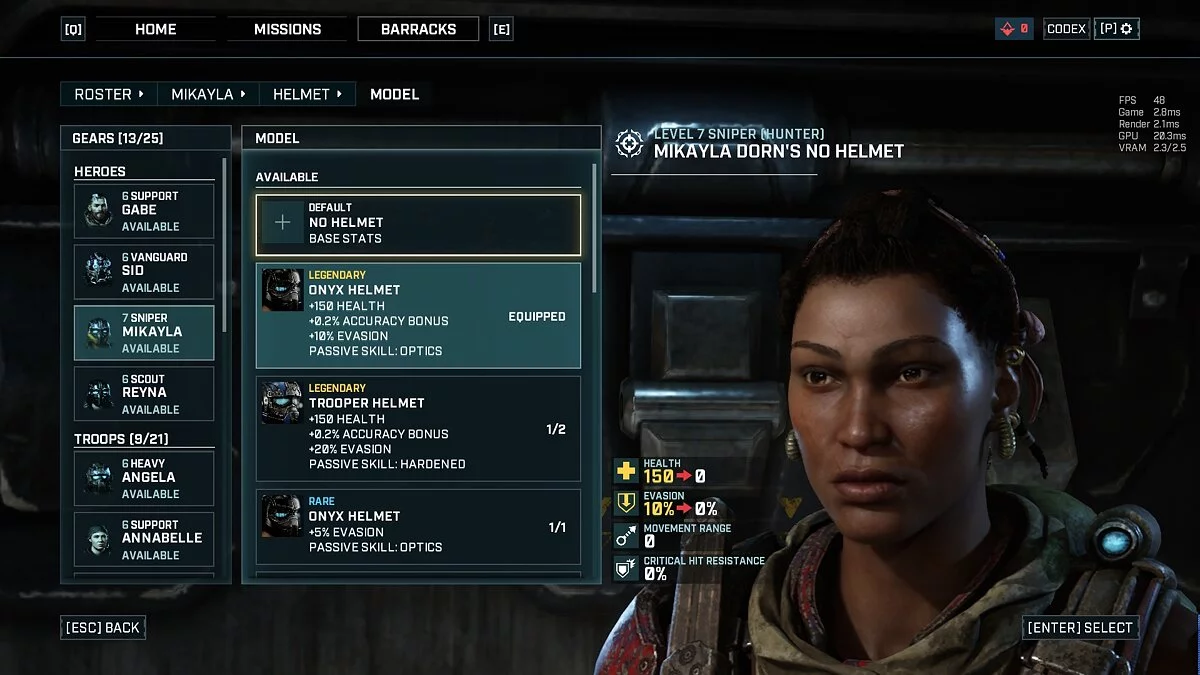1200x675 pixels.
Task: Select the default No Helmet option
Action: pos(418,223)
